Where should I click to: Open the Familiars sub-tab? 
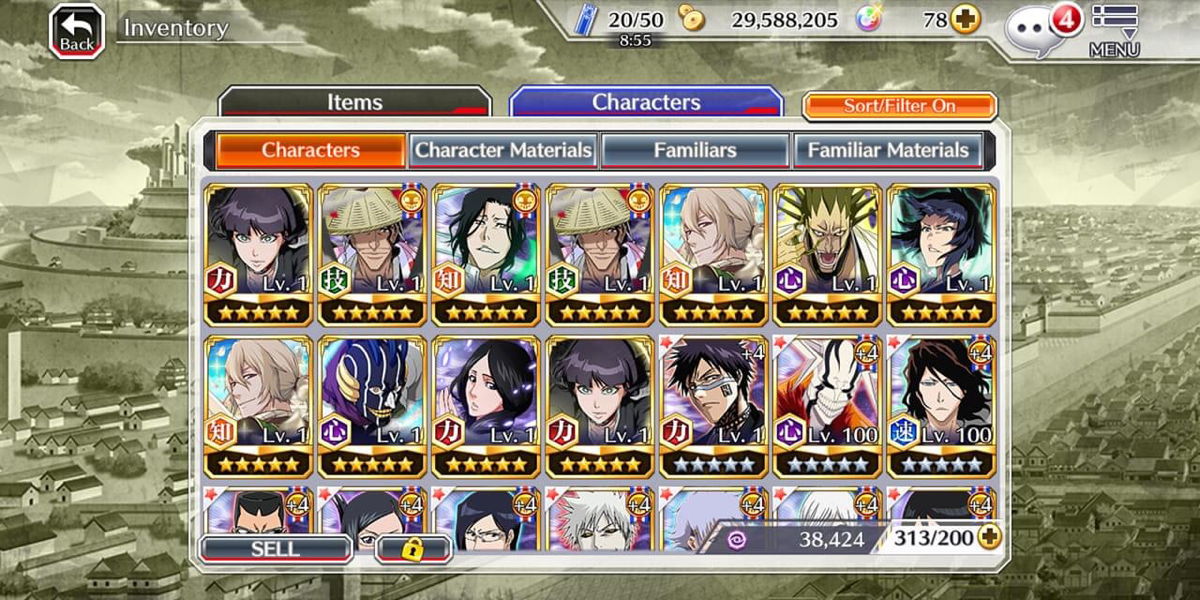(695, 150)
